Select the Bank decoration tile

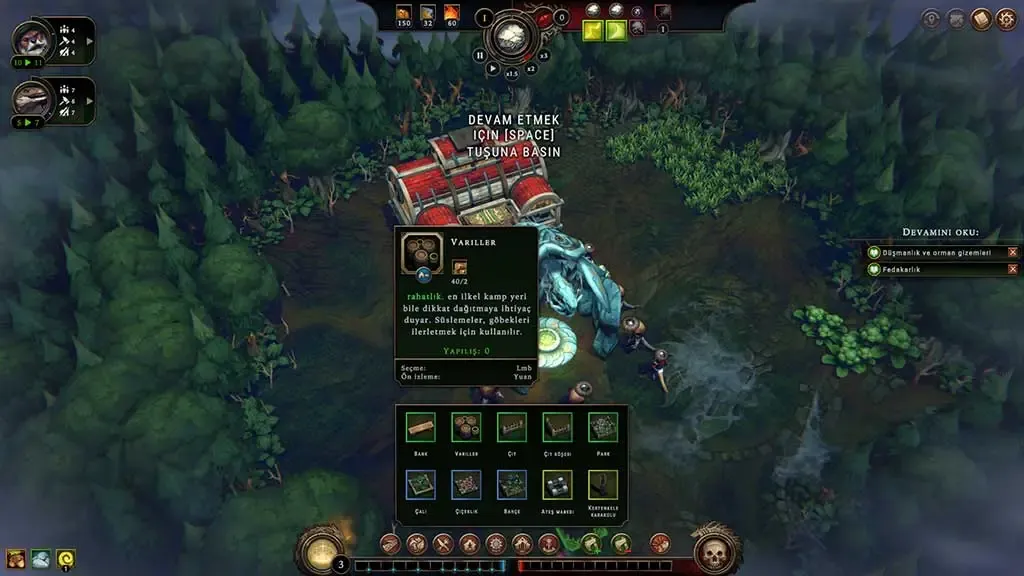point(421,428)
